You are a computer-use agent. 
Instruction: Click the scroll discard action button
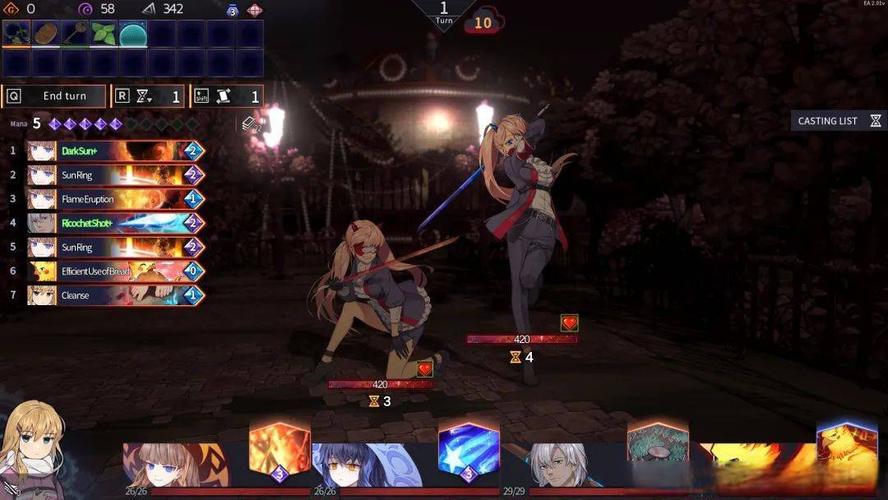click(x=227, y=96)
